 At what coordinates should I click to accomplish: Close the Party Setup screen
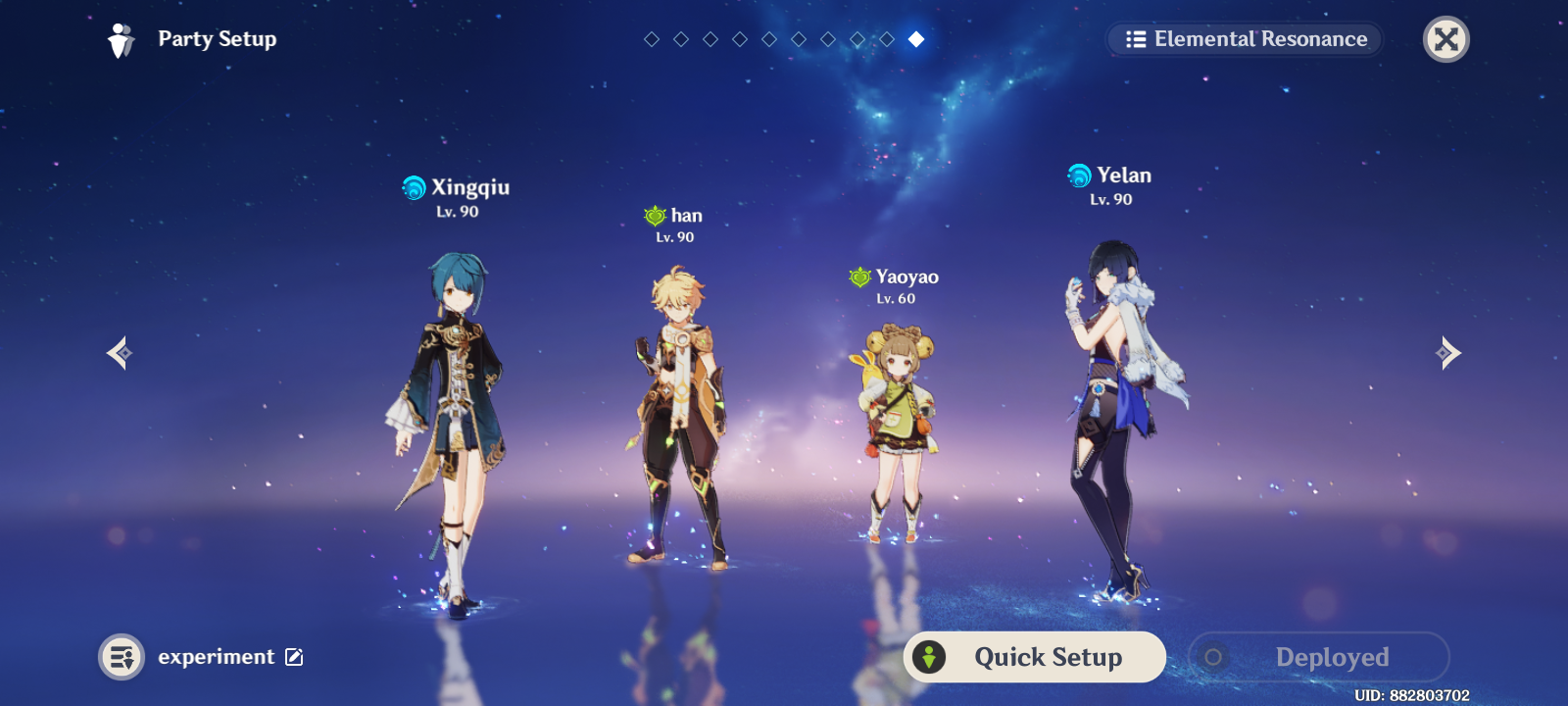[1445, 39]
